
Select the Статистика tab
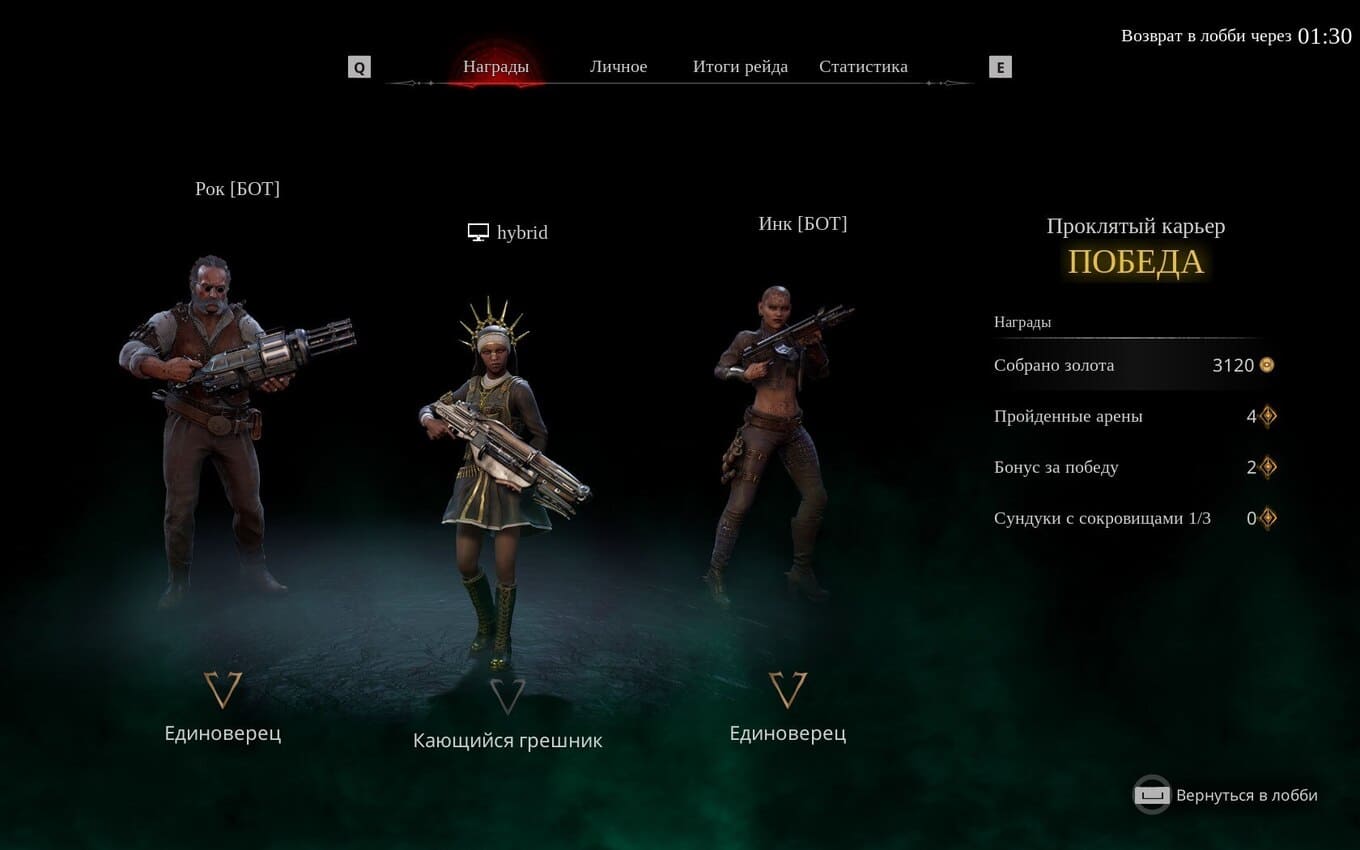863,67
